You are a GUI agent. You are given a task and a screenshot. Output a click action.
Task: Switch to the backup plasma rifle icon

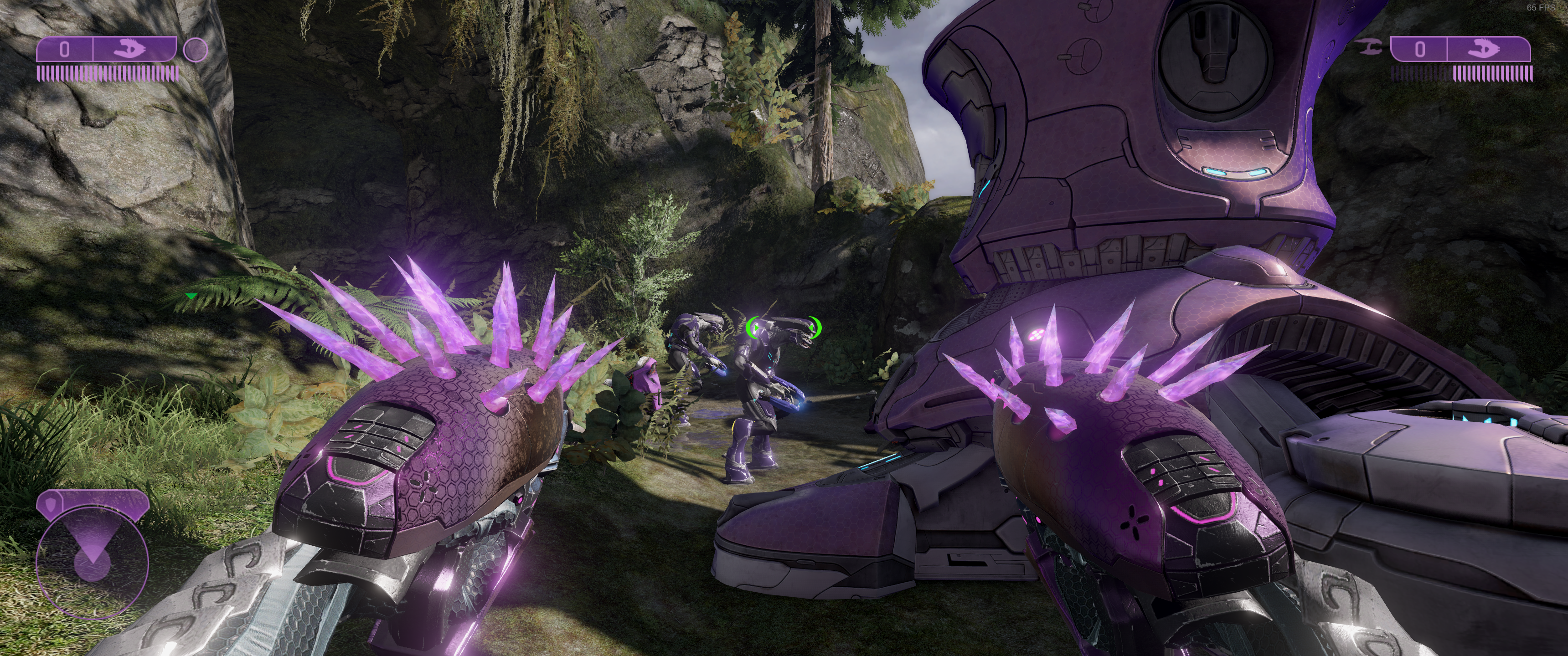[x=1372, y=47]
